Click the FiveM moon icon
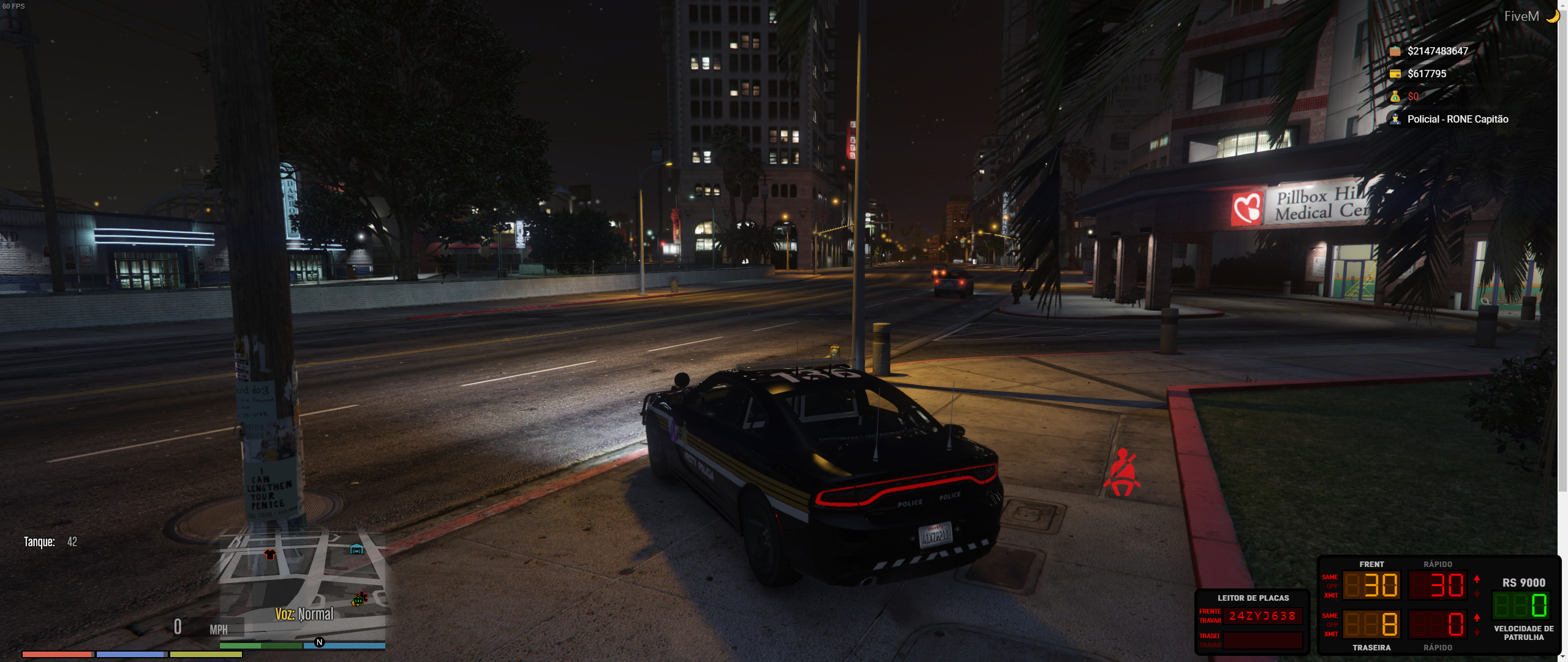The height and width of the screenshot is (662, 1568). click(1551, 16)
